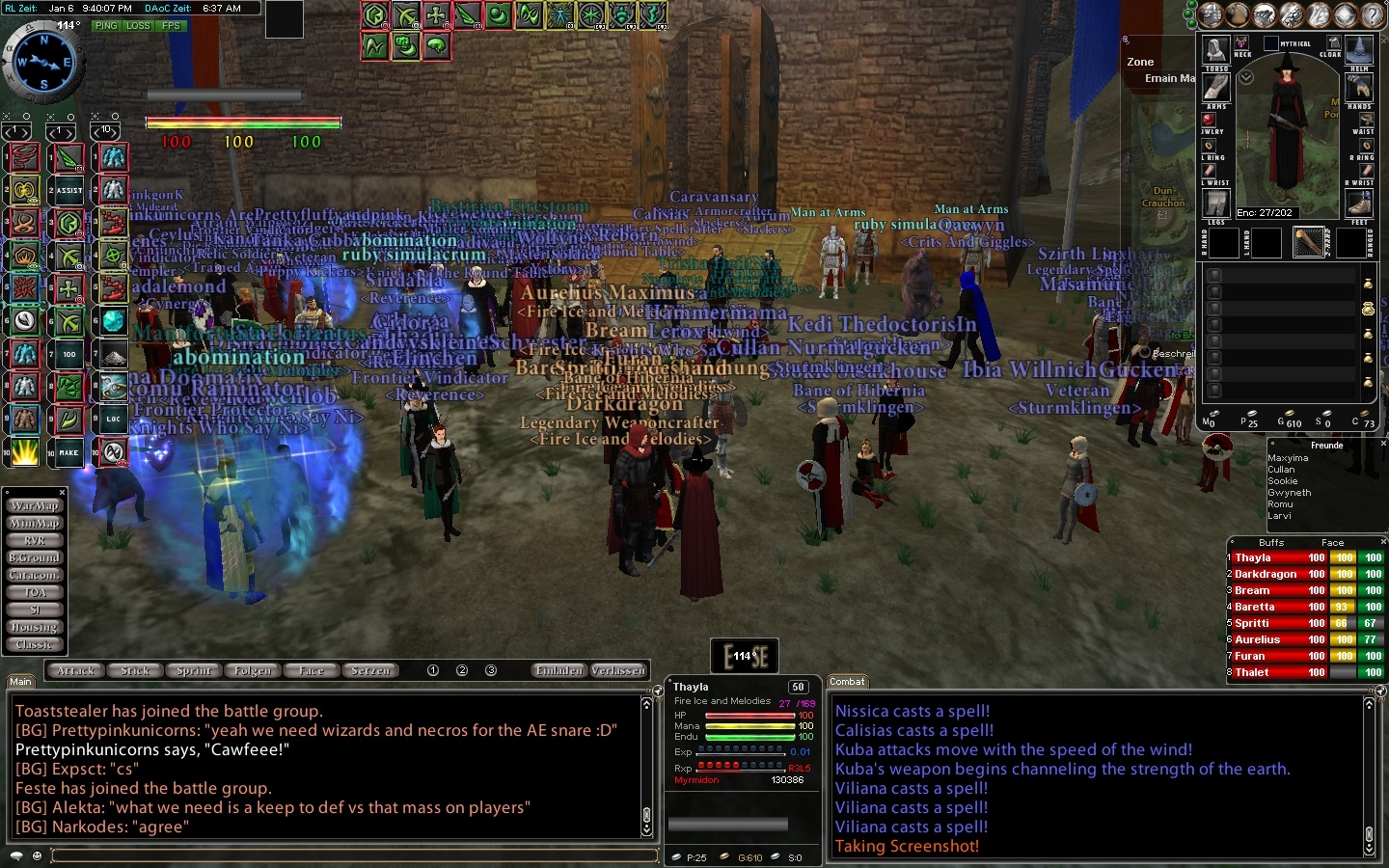Leave the group with Verlassen

(618, 670)
